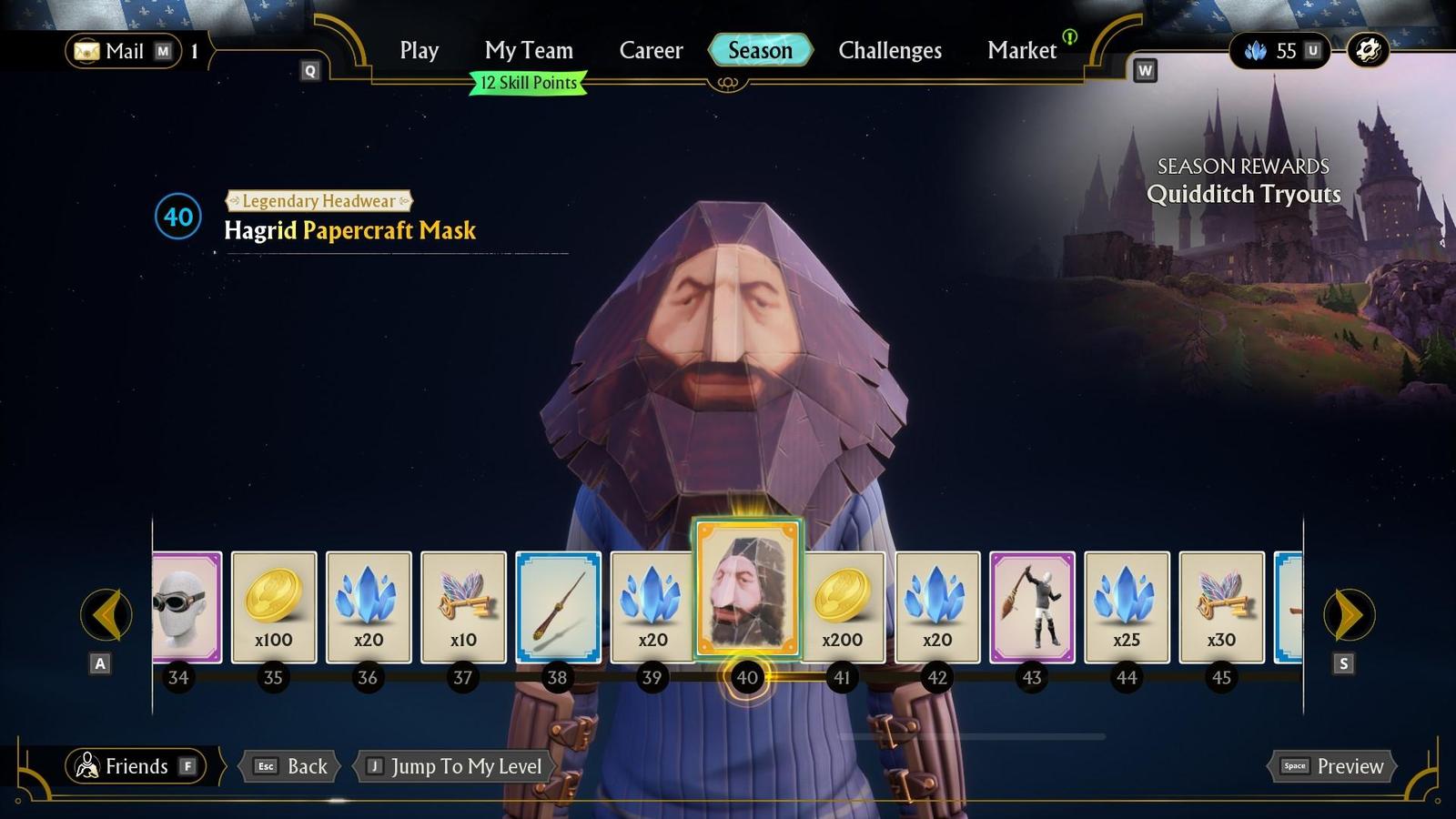Switch to the Challenges tab
The image size is (1456, 819).
(890, 50)
